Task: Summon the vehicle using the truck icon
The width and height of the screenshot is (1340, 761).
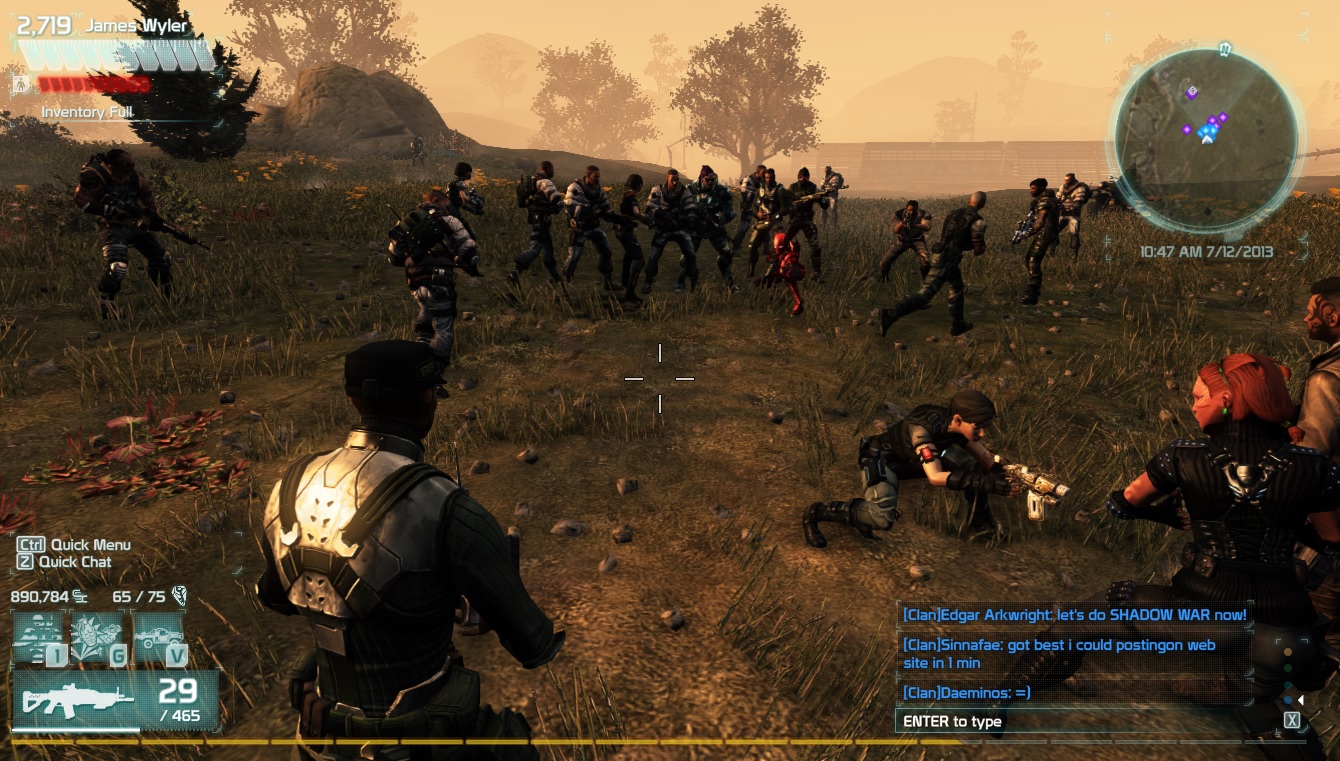Action: (160, 636)
